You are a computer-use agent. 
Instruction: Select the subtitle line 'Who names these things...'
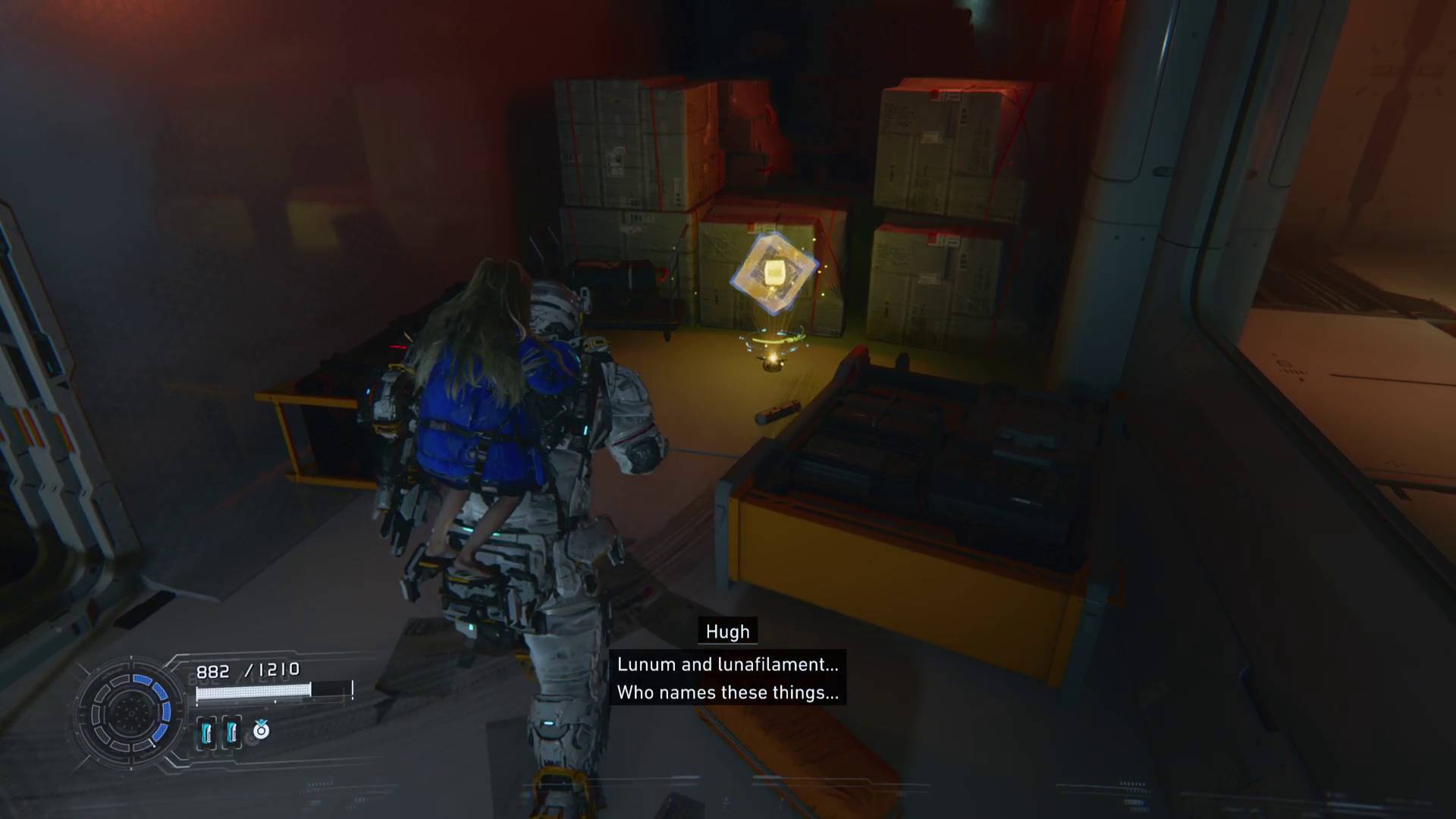tap(727, 692)
